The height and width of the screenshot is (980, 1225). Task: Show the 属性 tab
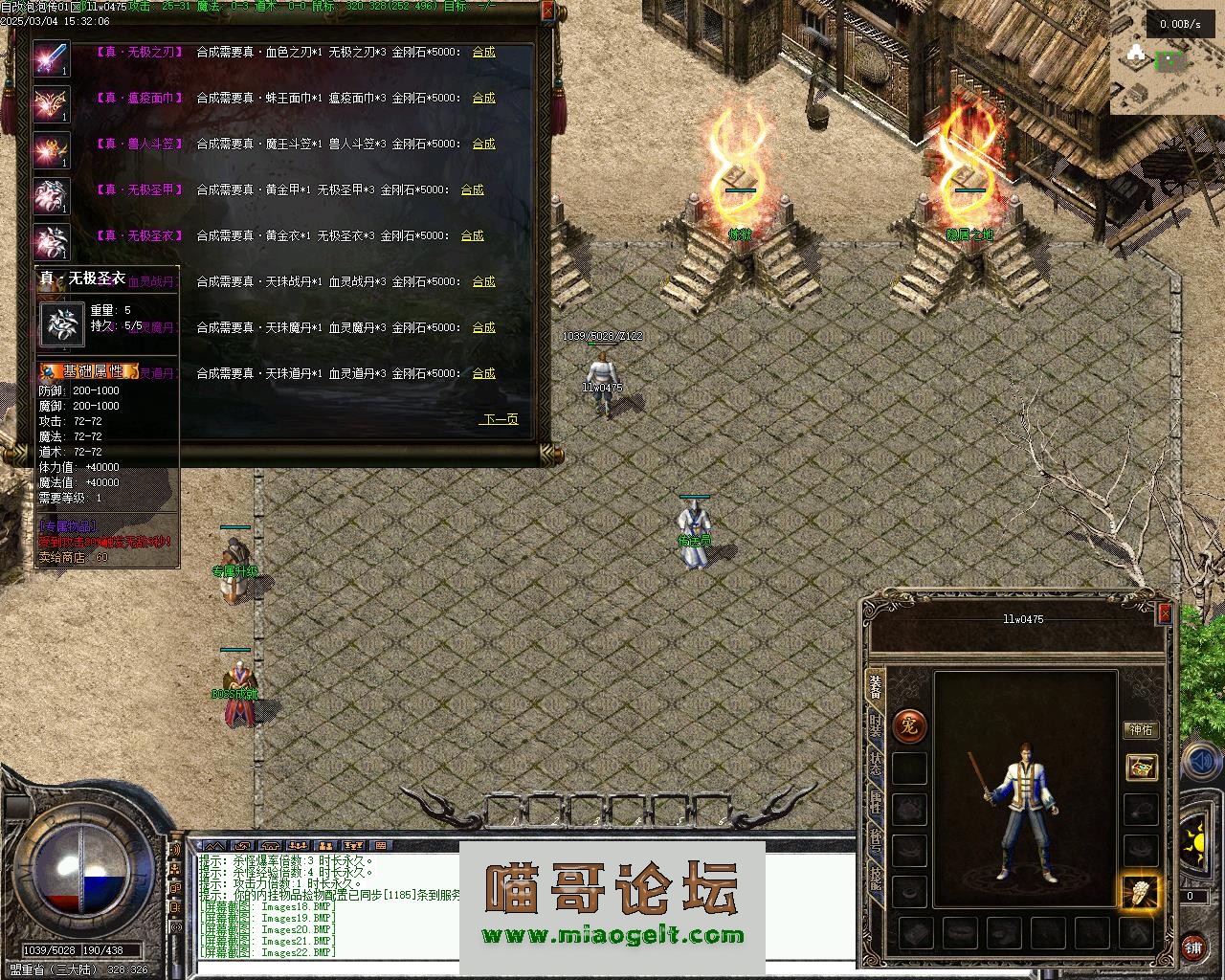point(875,802)
